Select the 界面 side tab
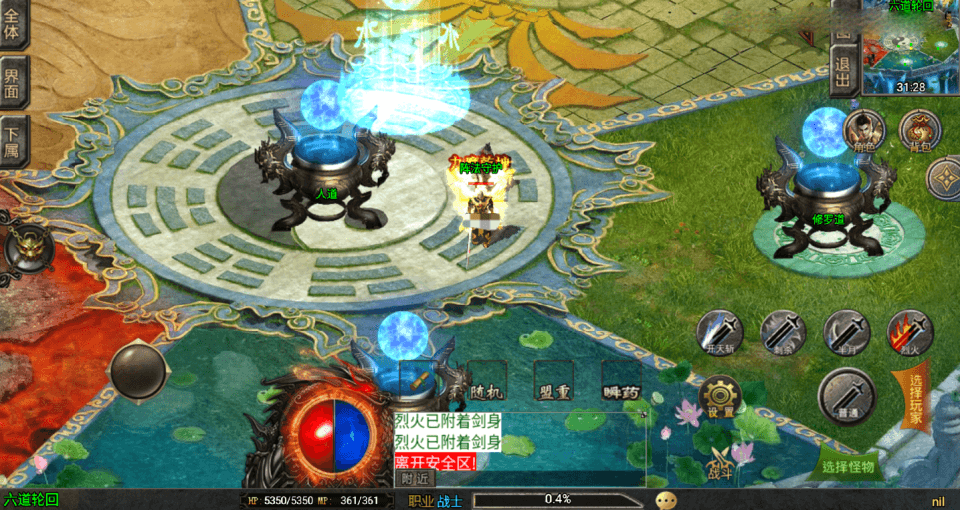 click(x=14, y=84)
